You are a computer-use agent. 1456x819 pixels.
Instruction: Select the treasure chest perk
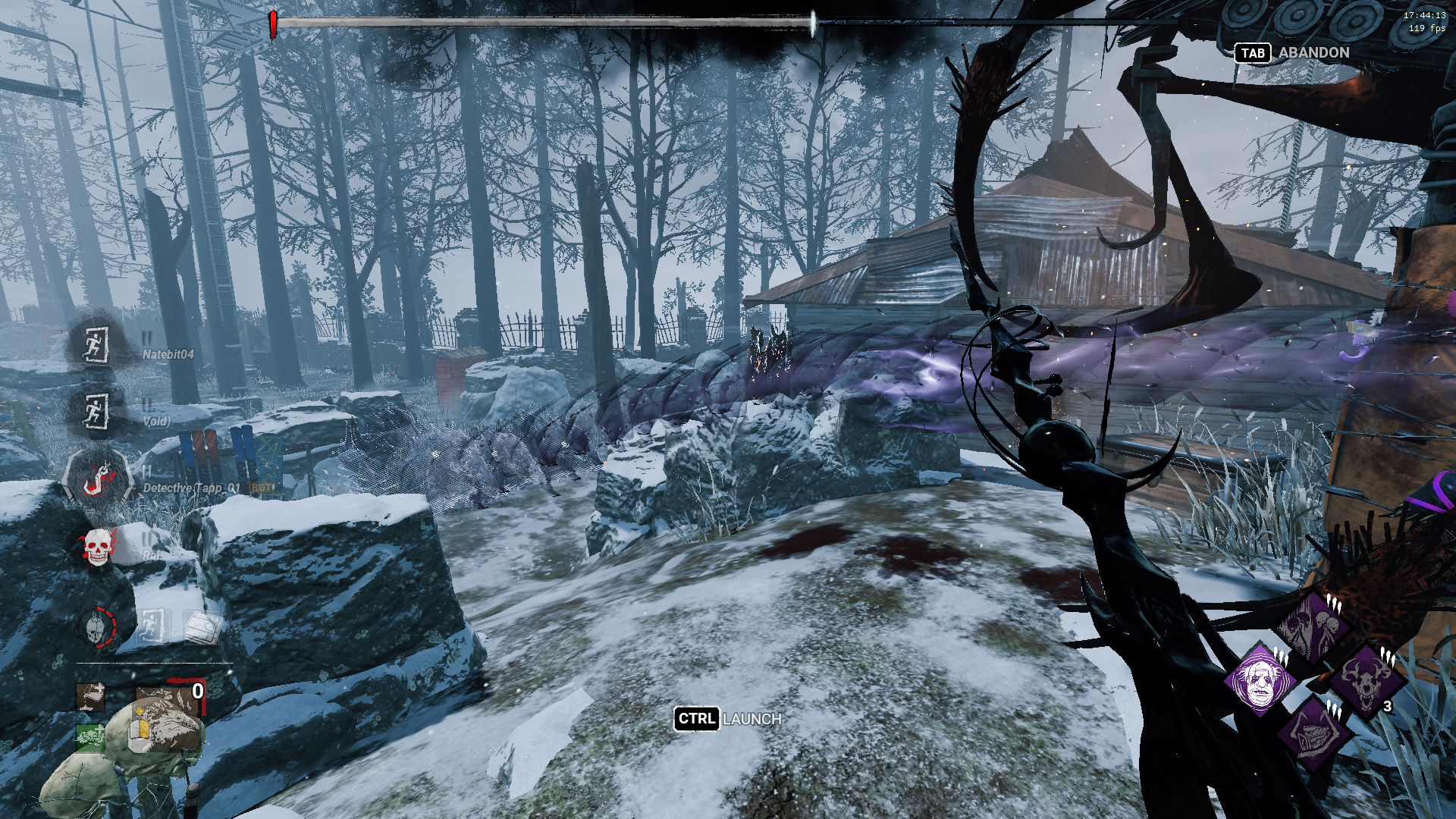(x=1313, y=733)
